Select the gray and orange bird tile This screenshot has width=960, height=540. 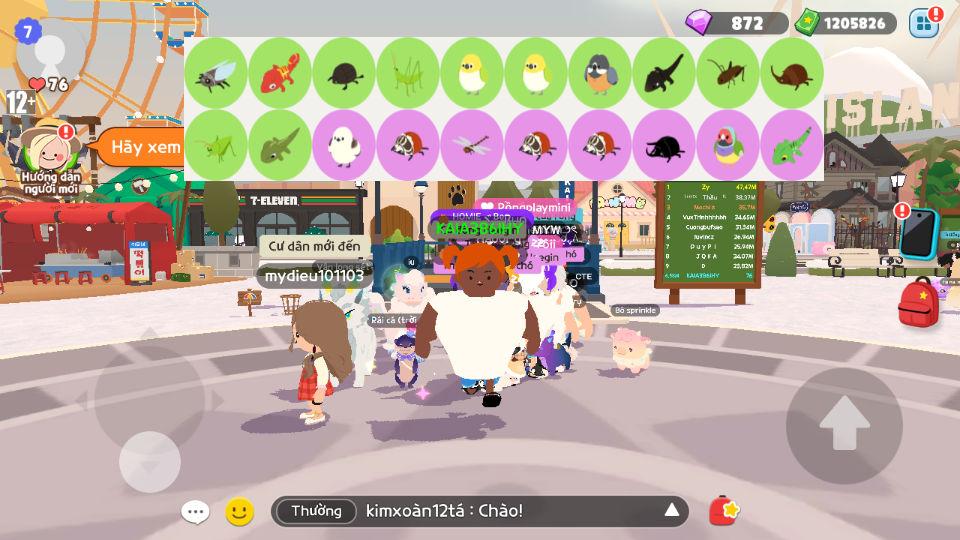click(600, 73)
